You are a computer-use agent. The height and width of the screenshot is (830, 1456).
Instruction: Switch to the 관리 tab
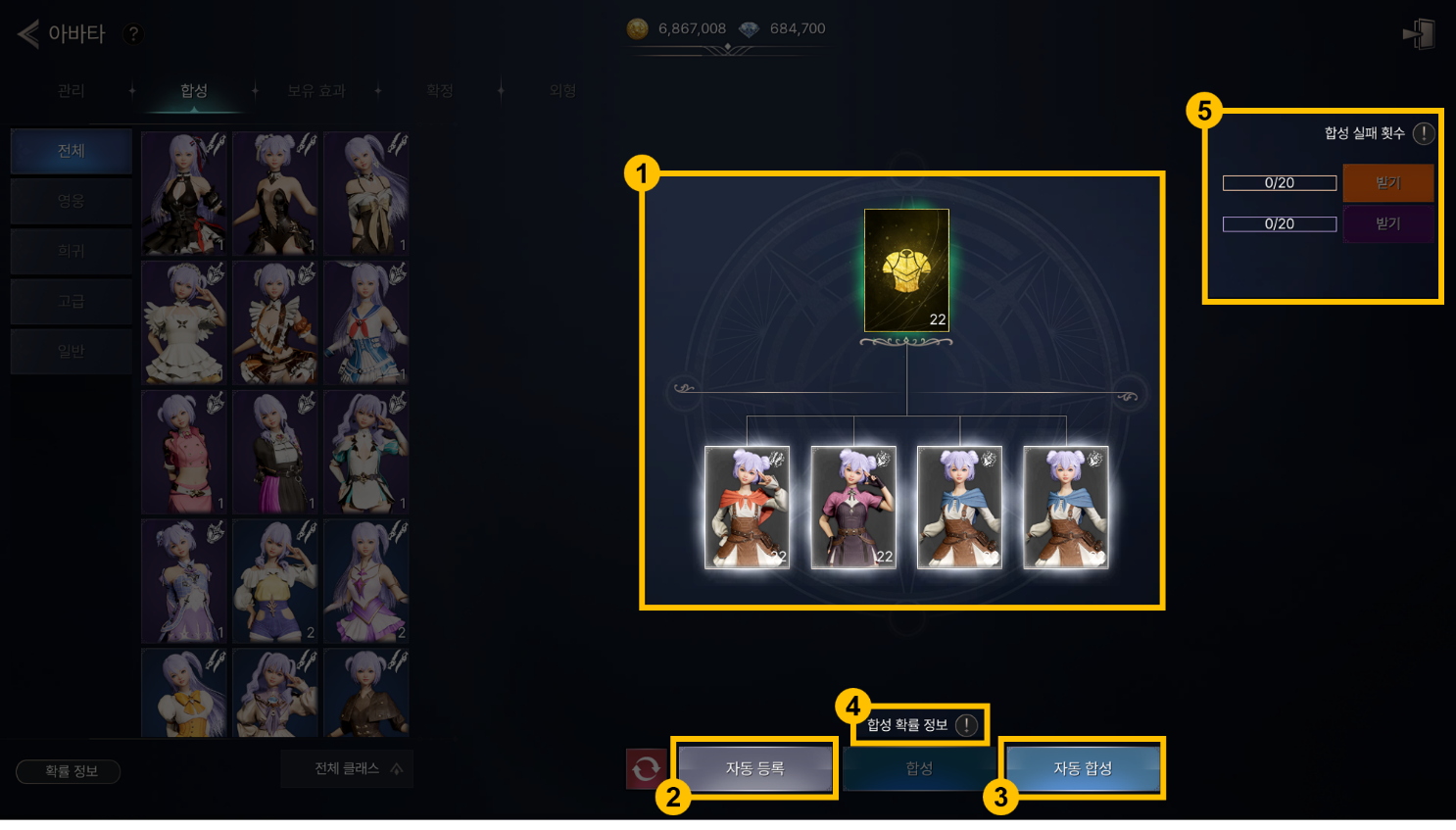72,91
